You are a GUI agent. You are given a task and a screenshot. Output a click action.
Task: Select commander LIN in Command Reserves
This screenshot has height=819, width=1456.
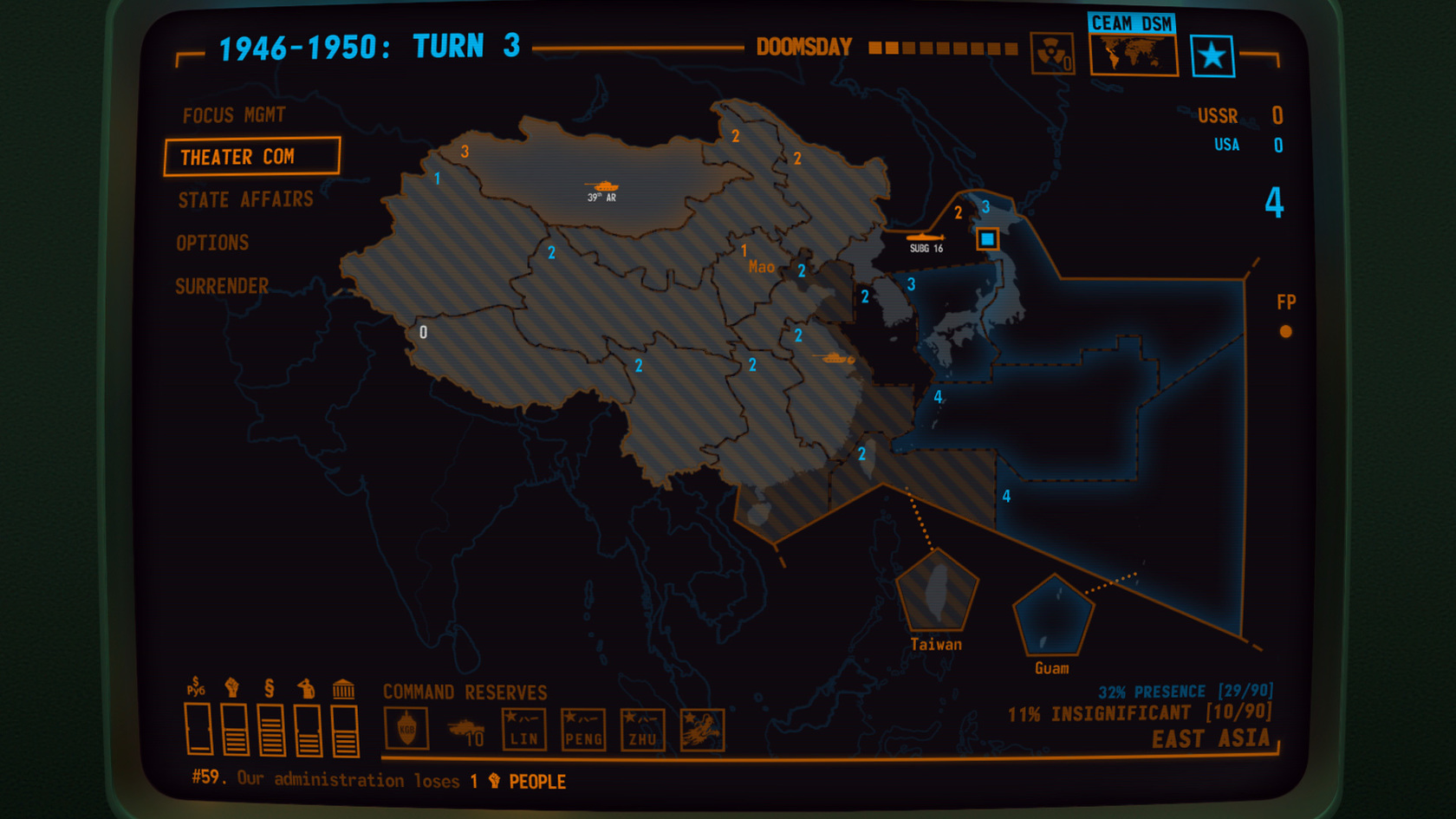pyautogui.click(x=523, y=729)
